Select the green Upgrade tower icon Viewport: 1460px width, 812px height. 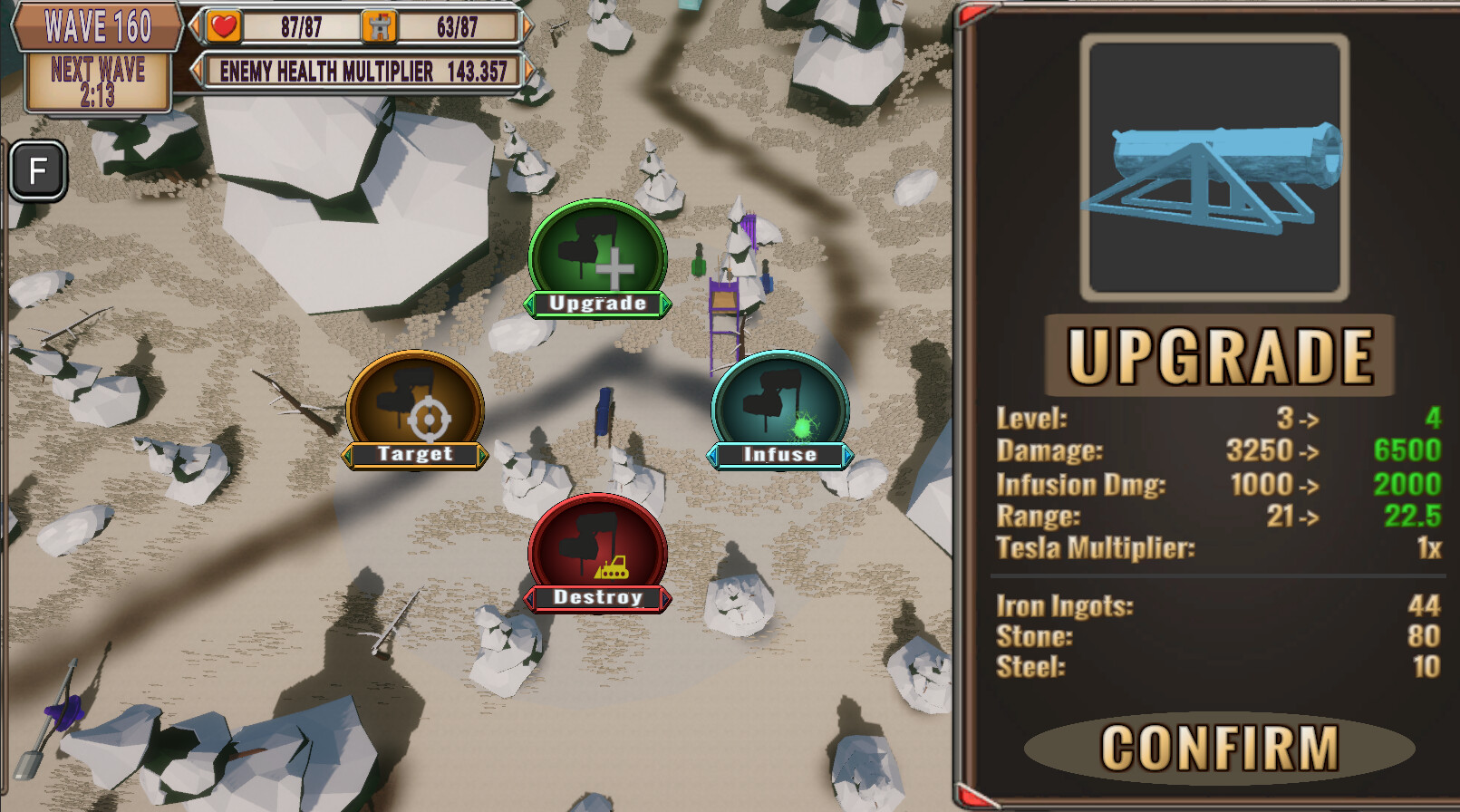pos(596,258)
